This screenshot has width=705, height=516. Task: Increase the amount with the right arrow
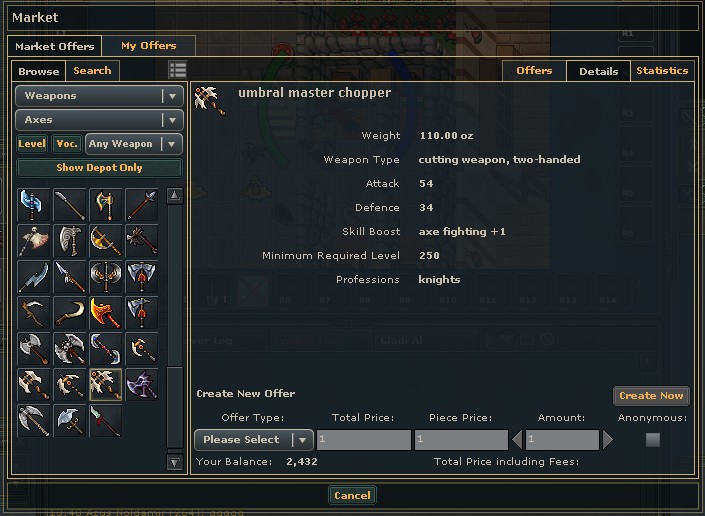coord(608,440)
